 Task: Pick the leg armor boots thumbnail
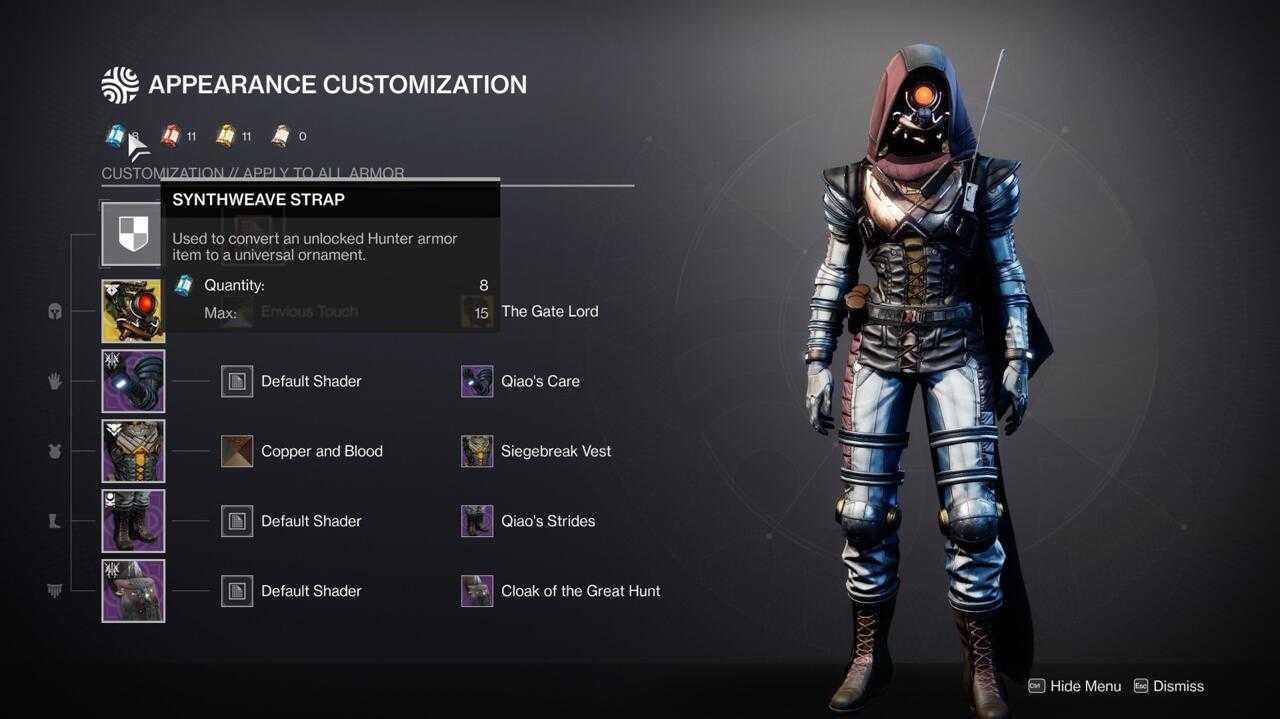click(133, 521)
